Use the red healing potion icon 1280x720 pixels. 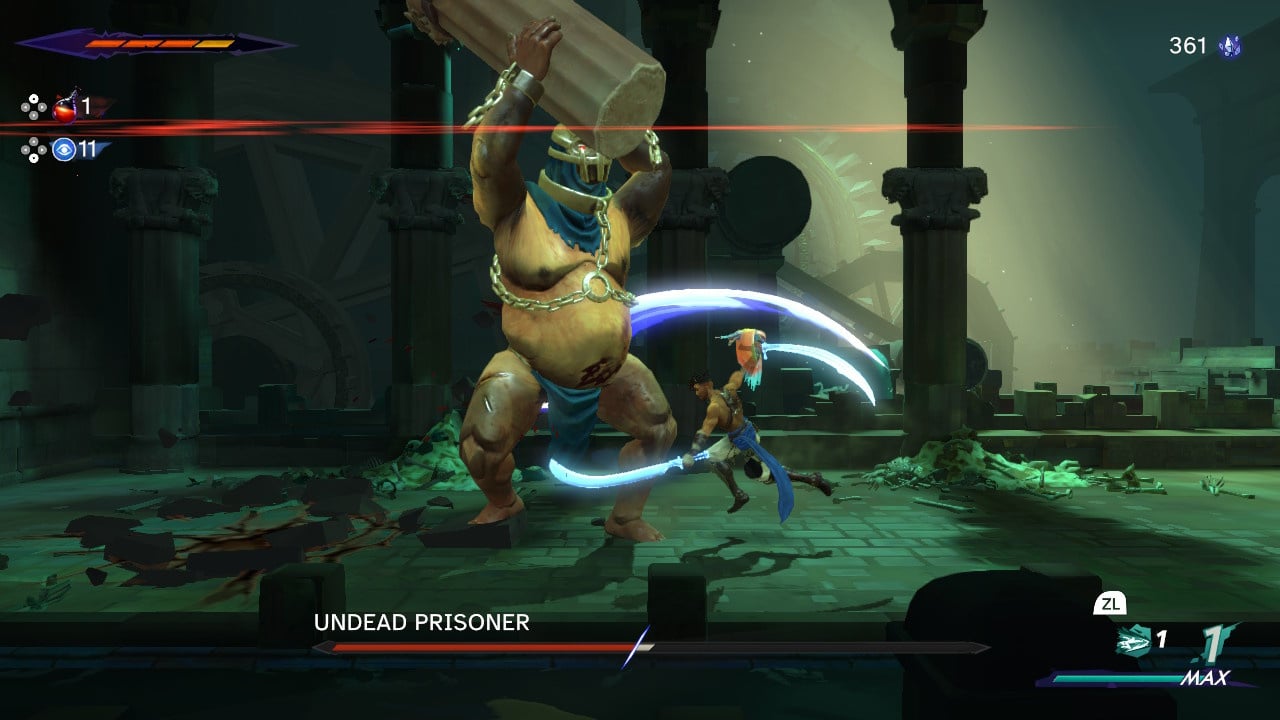(x=65, y=106)
